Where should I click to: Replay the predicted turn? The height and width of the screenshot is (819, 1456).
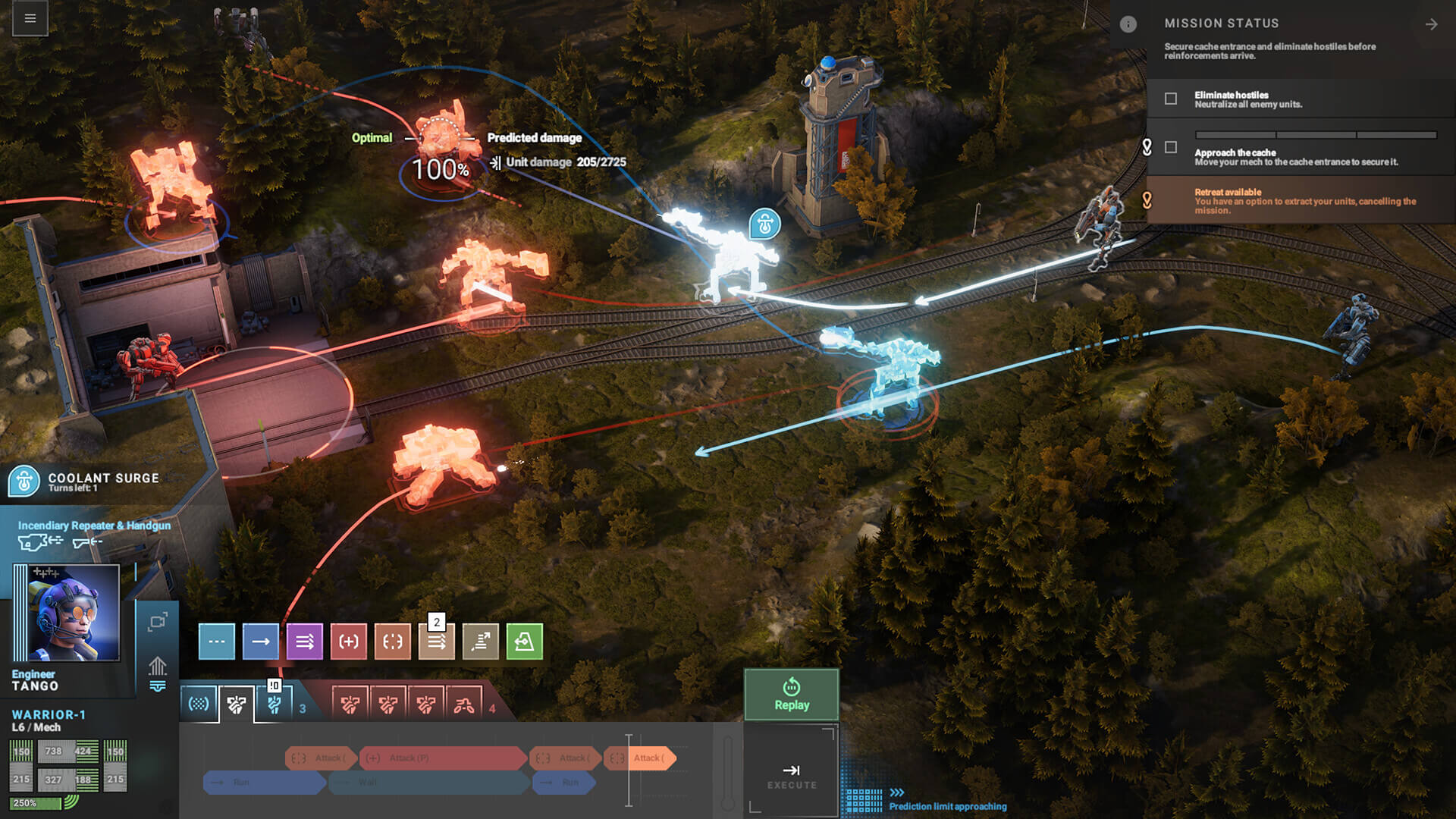pos(791,694)
